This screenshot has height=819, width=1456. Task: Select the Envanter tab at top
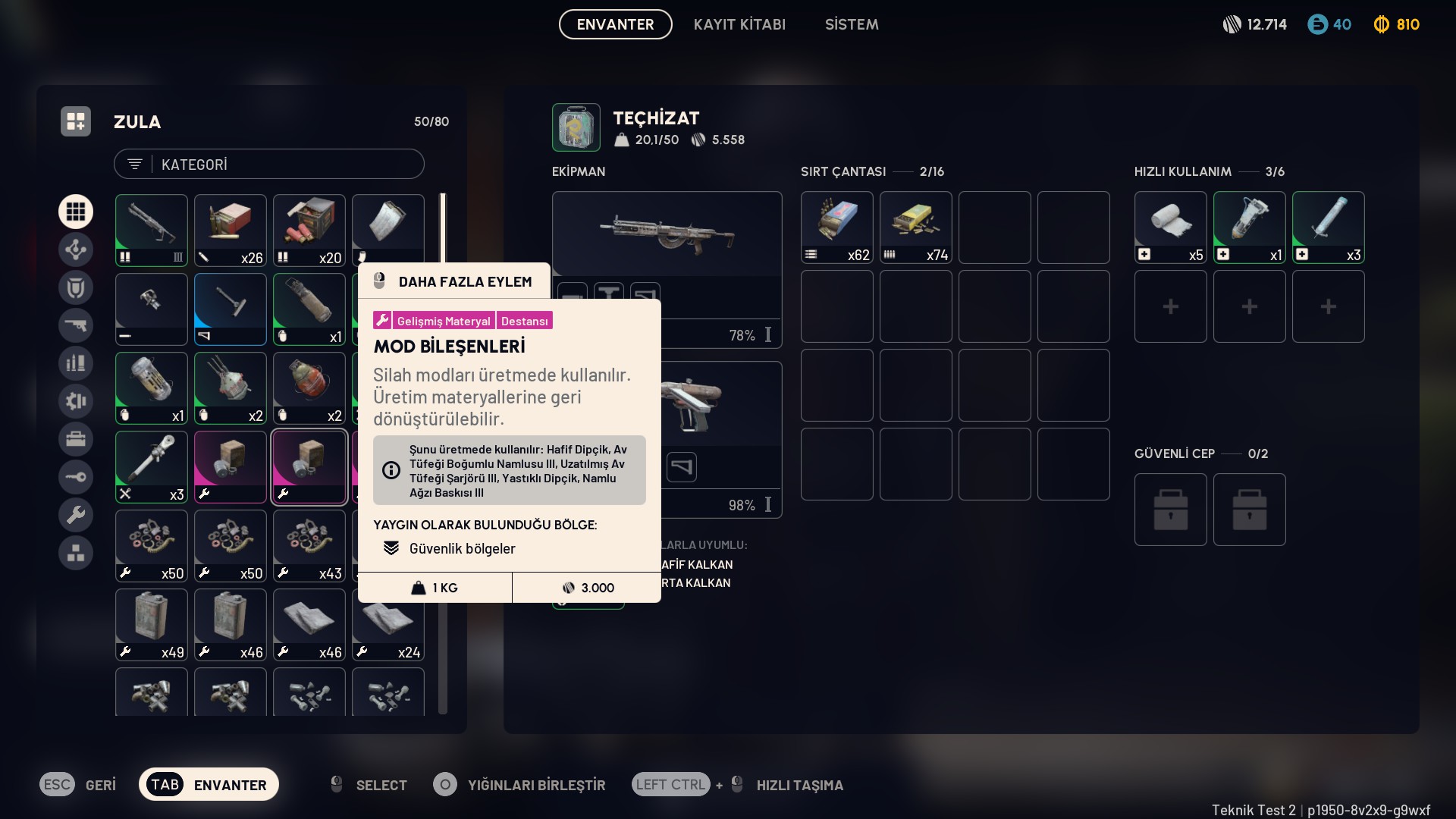[615, 24]
